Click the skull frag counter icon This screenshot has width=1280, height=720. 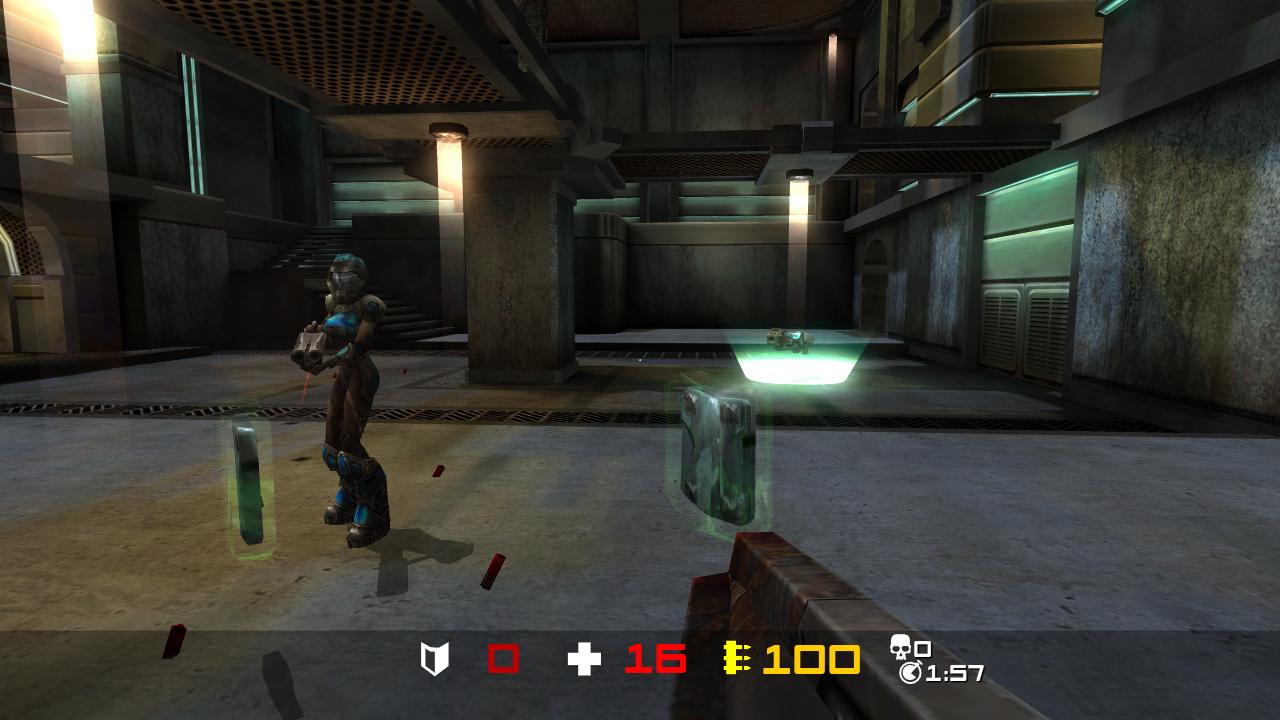pos(900,647)
